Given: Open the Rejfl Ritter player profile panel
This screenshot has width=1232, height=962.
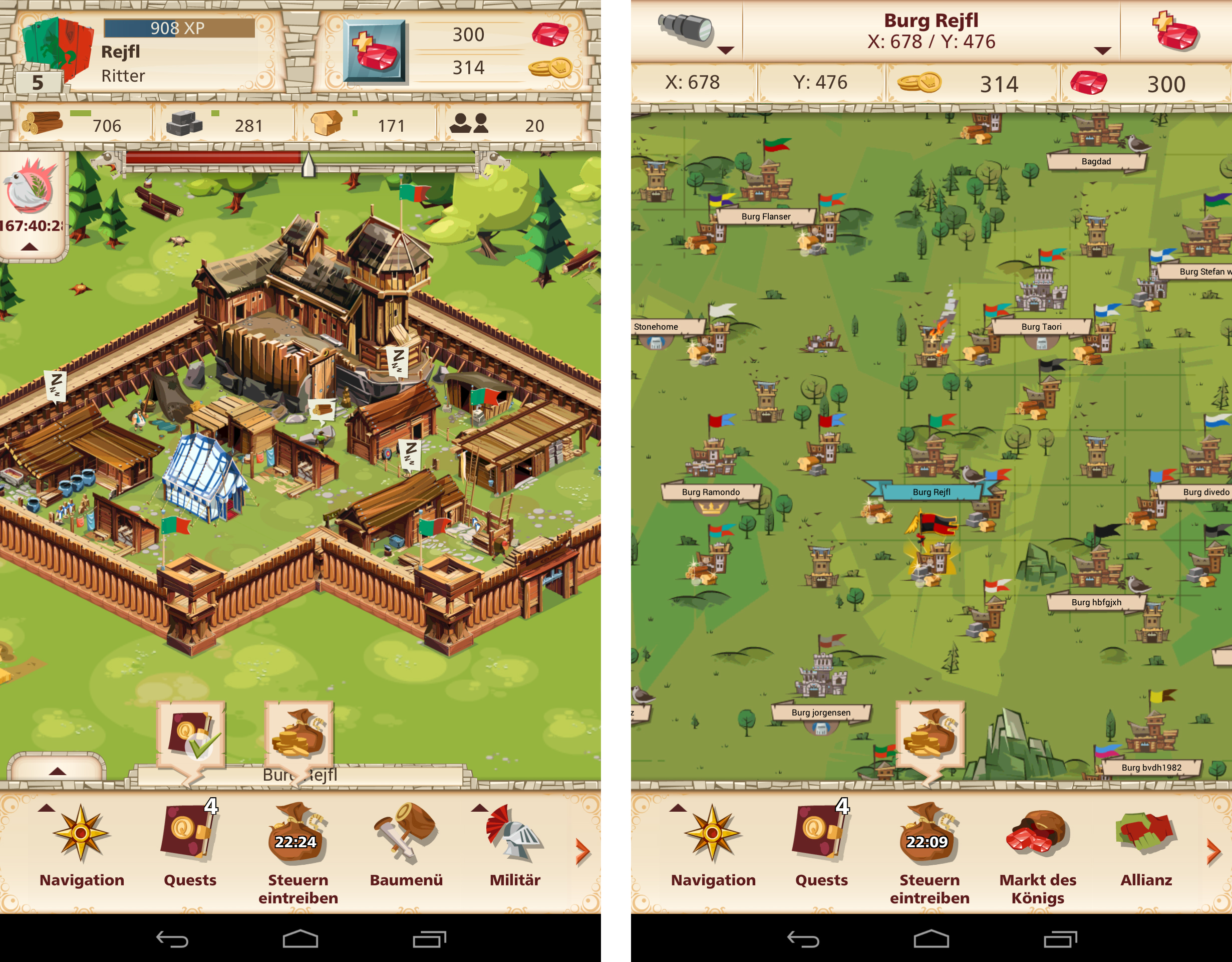Looking at the screenshot, I should 147,53.
